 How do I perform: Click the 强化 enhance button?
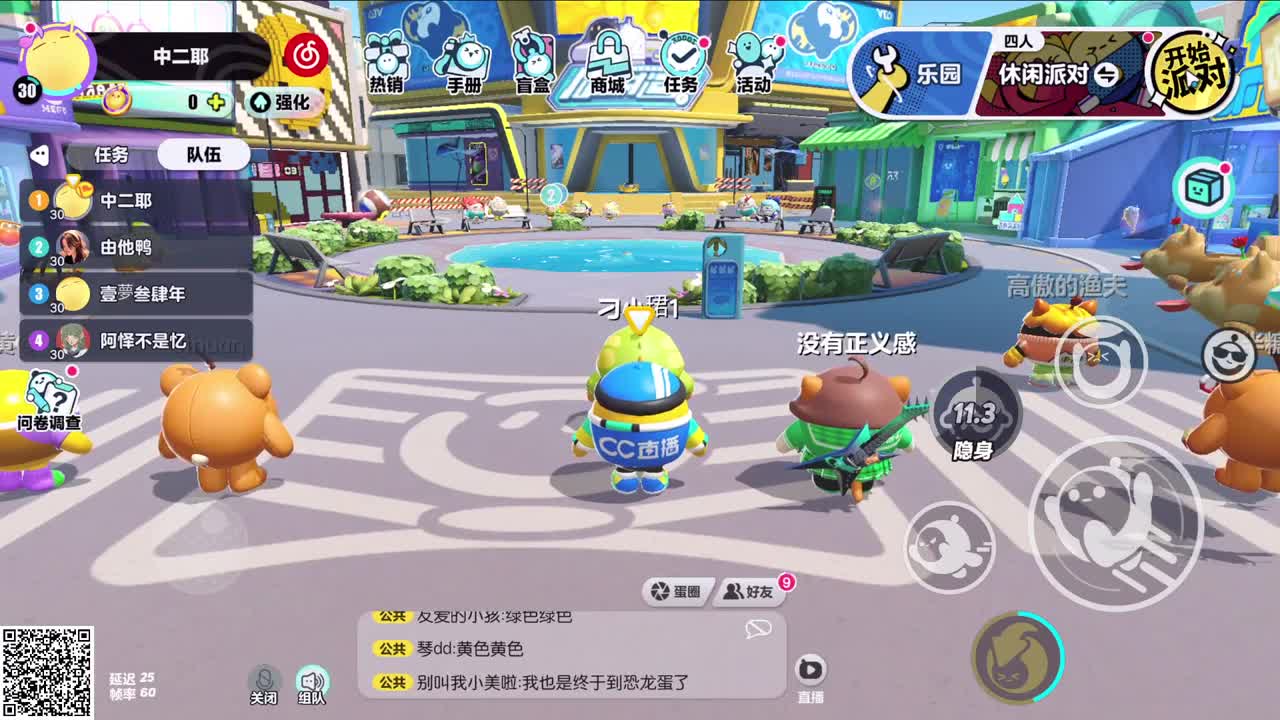pyautogui.click(x=283, y=103)
